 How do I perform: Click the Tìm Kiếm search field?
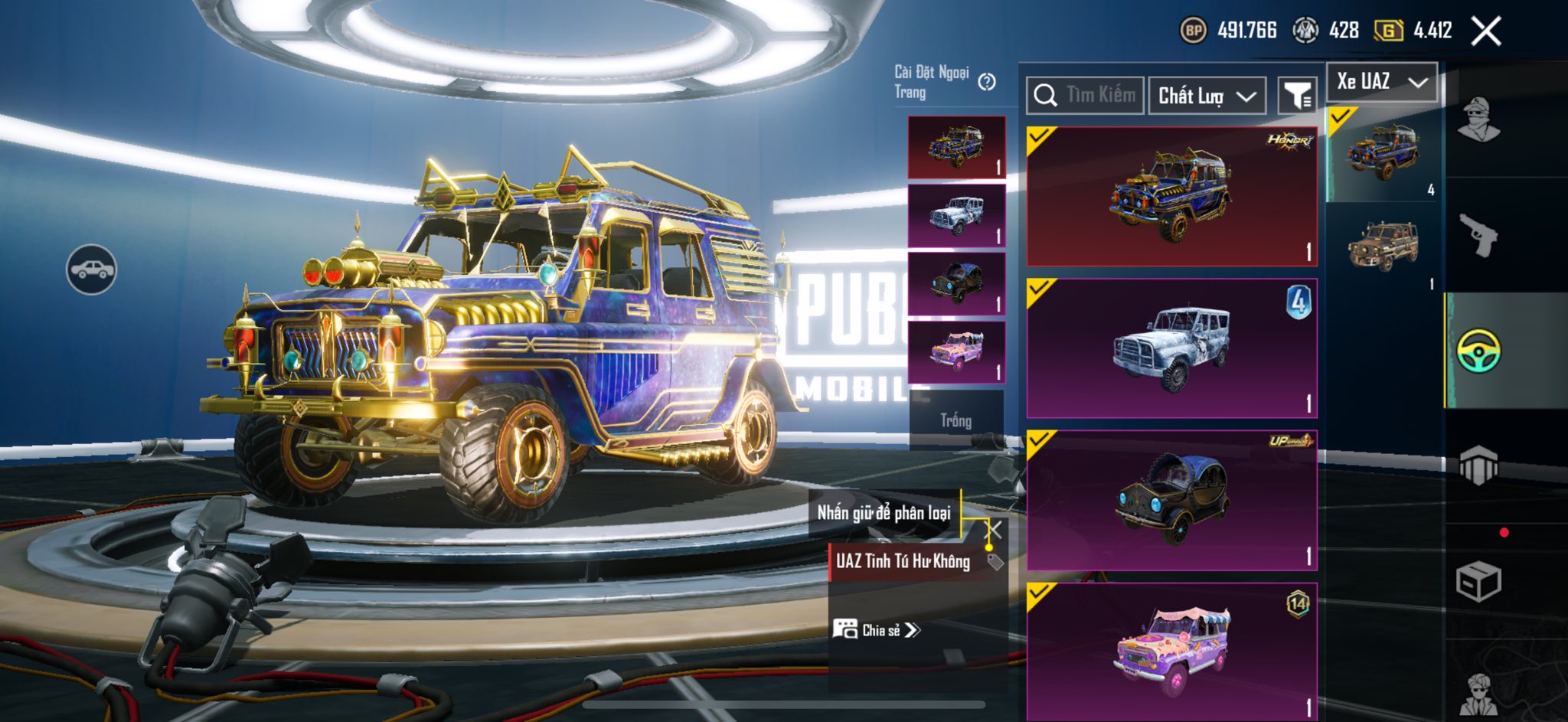1086,96
